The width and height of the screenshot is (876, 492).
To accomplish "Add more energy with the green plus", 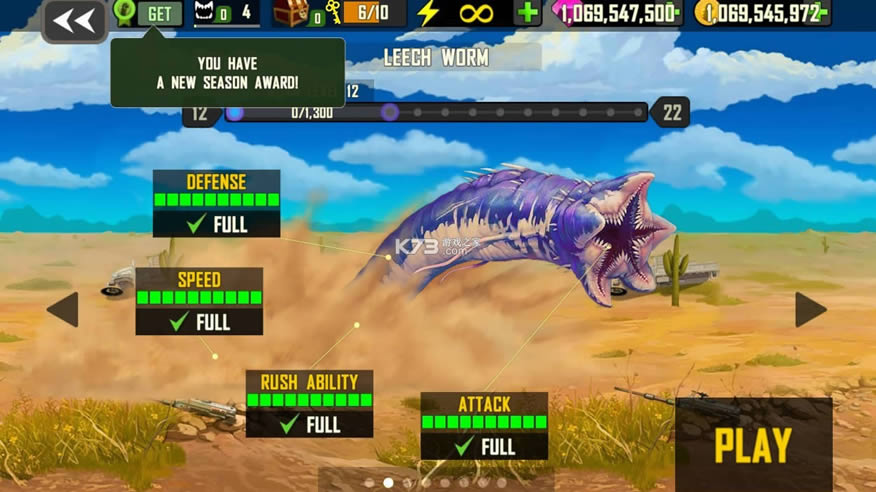I will tap(527, 13).
